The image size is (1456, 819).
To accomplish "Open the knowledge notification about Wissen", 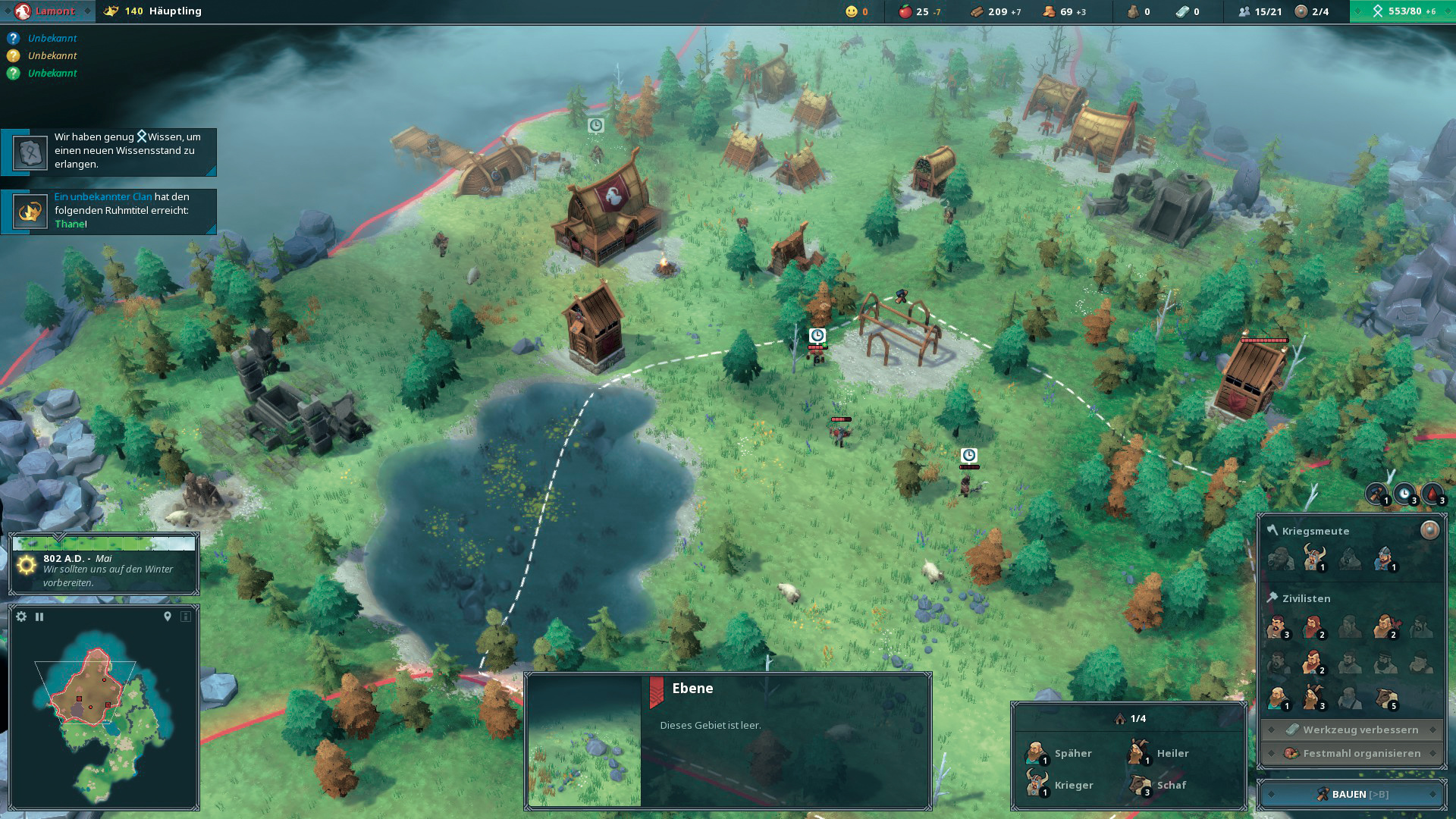I will pos(109,151).
